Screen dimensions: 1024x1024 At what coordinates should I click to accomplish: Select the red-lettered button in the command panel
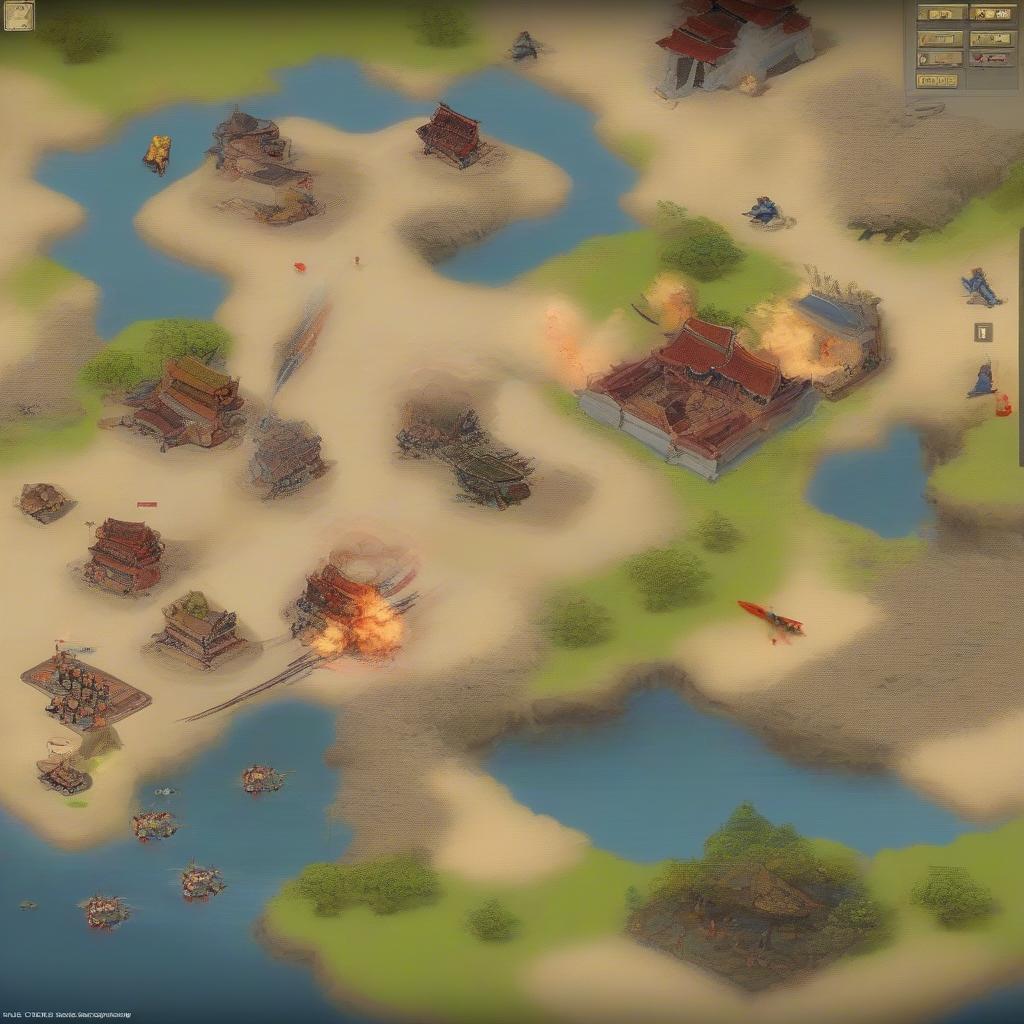coord(991,59)
